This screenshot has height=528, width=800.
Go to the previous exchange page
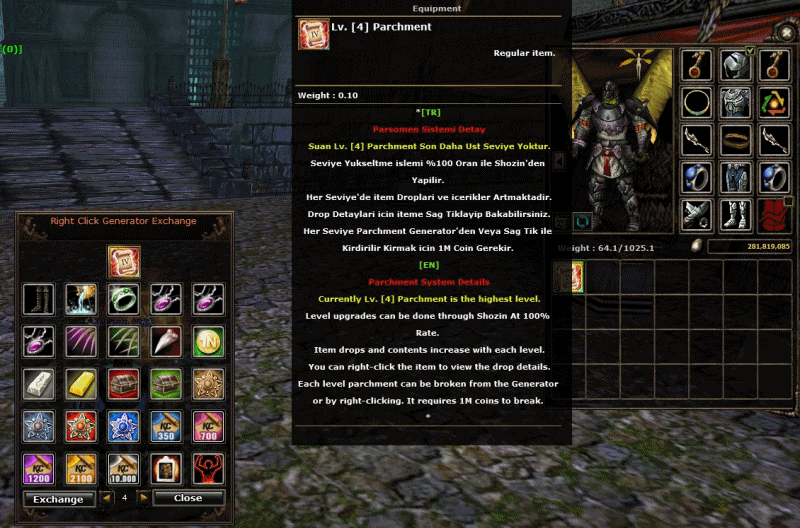pyautogui.click(x=107, y=497)
